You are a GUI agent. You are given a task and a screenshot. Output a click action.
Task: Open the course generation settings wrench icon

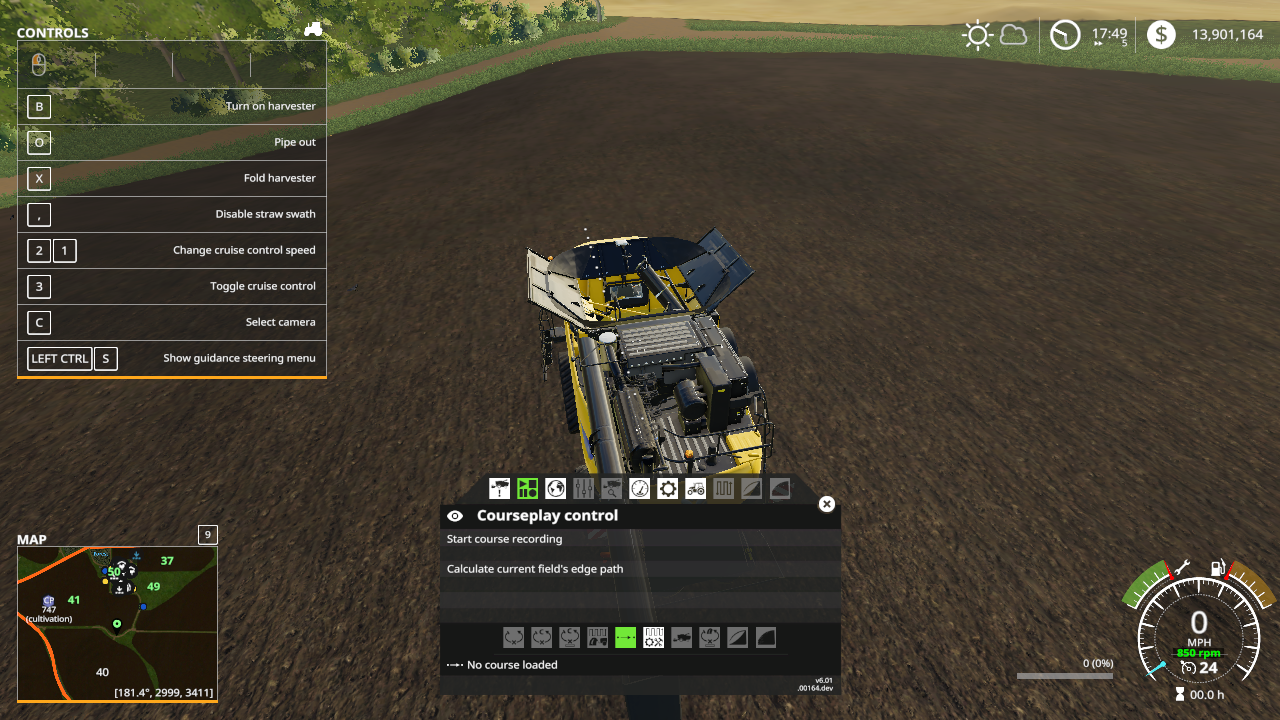click(654, 637)
